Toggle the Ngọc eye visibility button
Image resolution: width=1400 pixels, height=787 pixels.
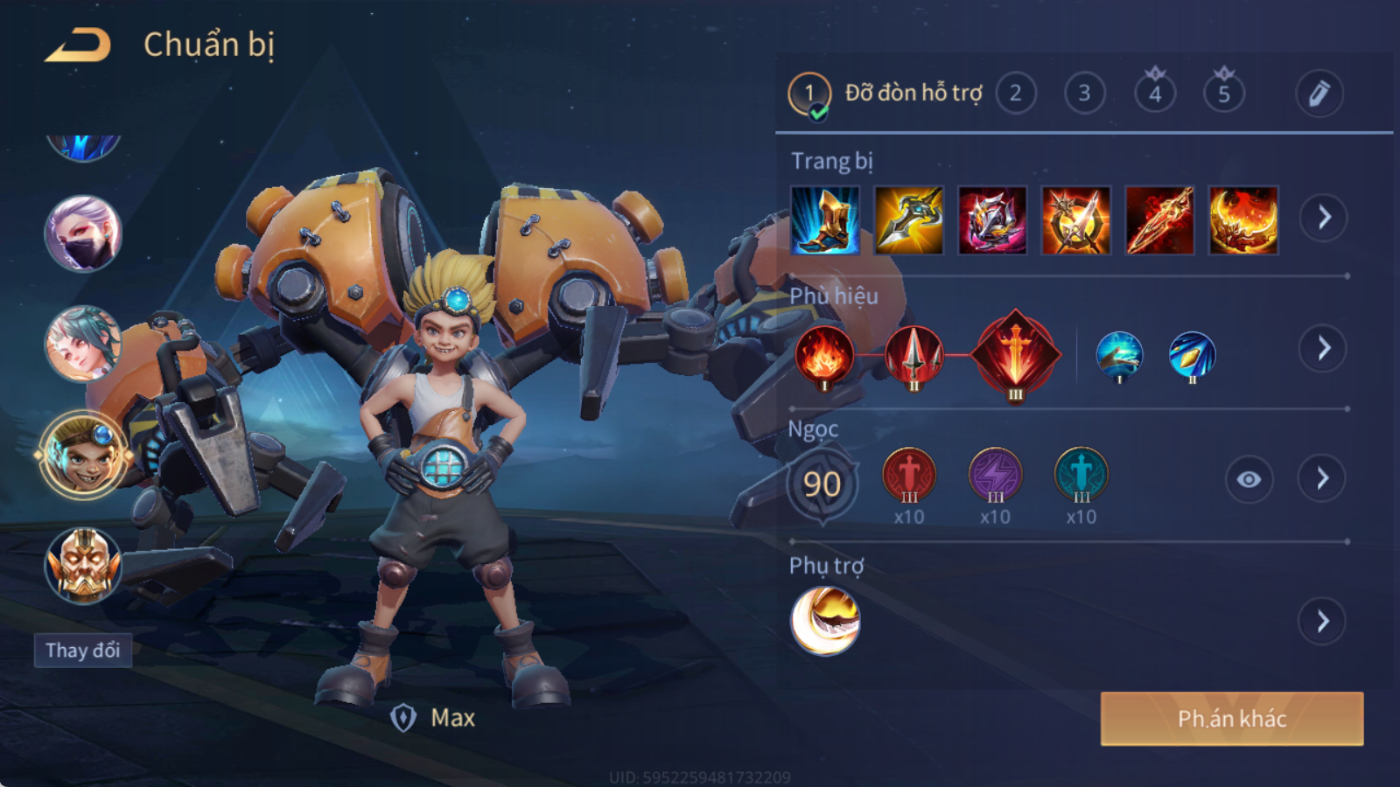click(1248, 479)
